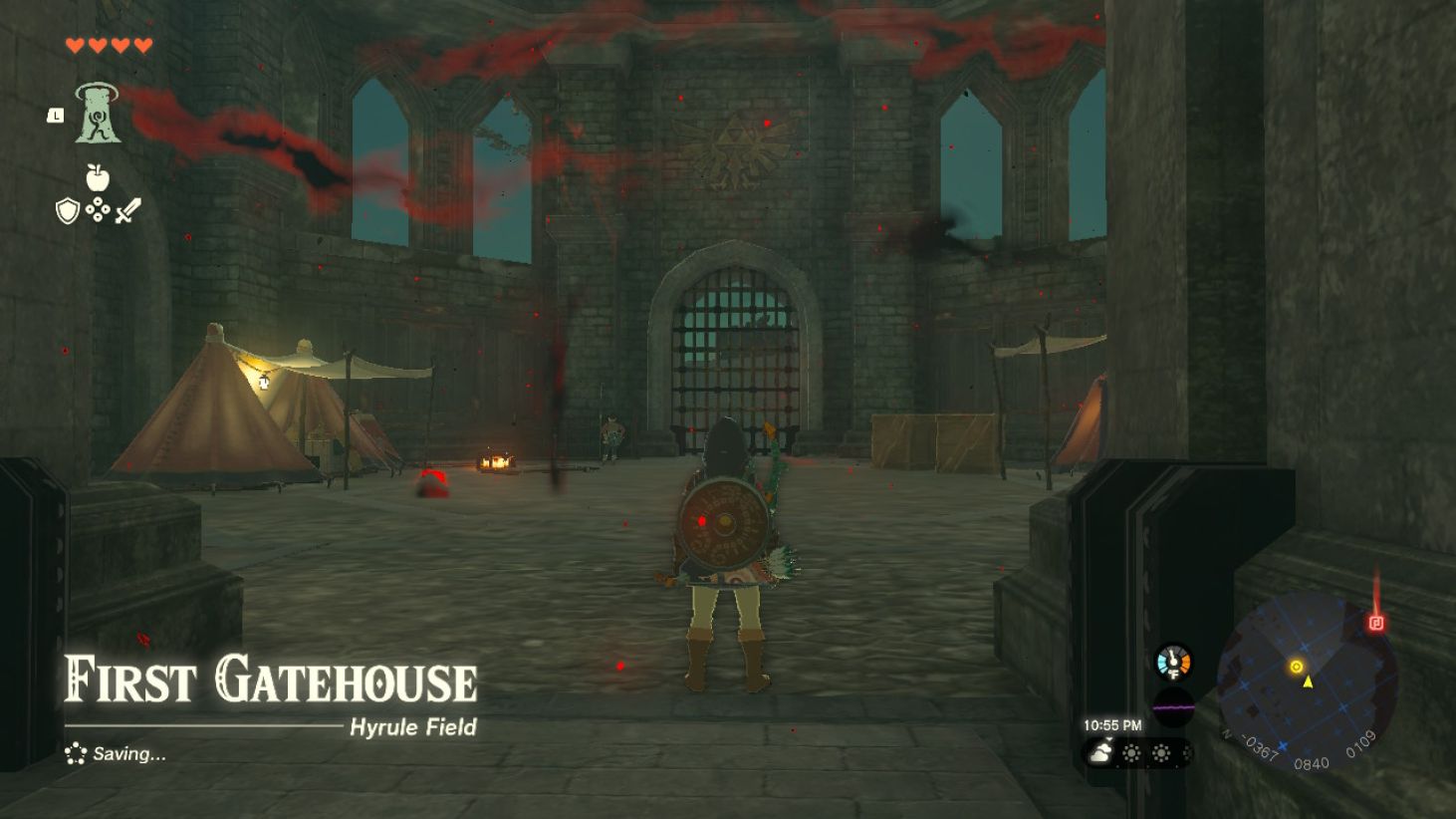Viewport: 1456px width, 819px height.
Task: Click the apple quick-food icon
Action: click(x=98, y=176)
